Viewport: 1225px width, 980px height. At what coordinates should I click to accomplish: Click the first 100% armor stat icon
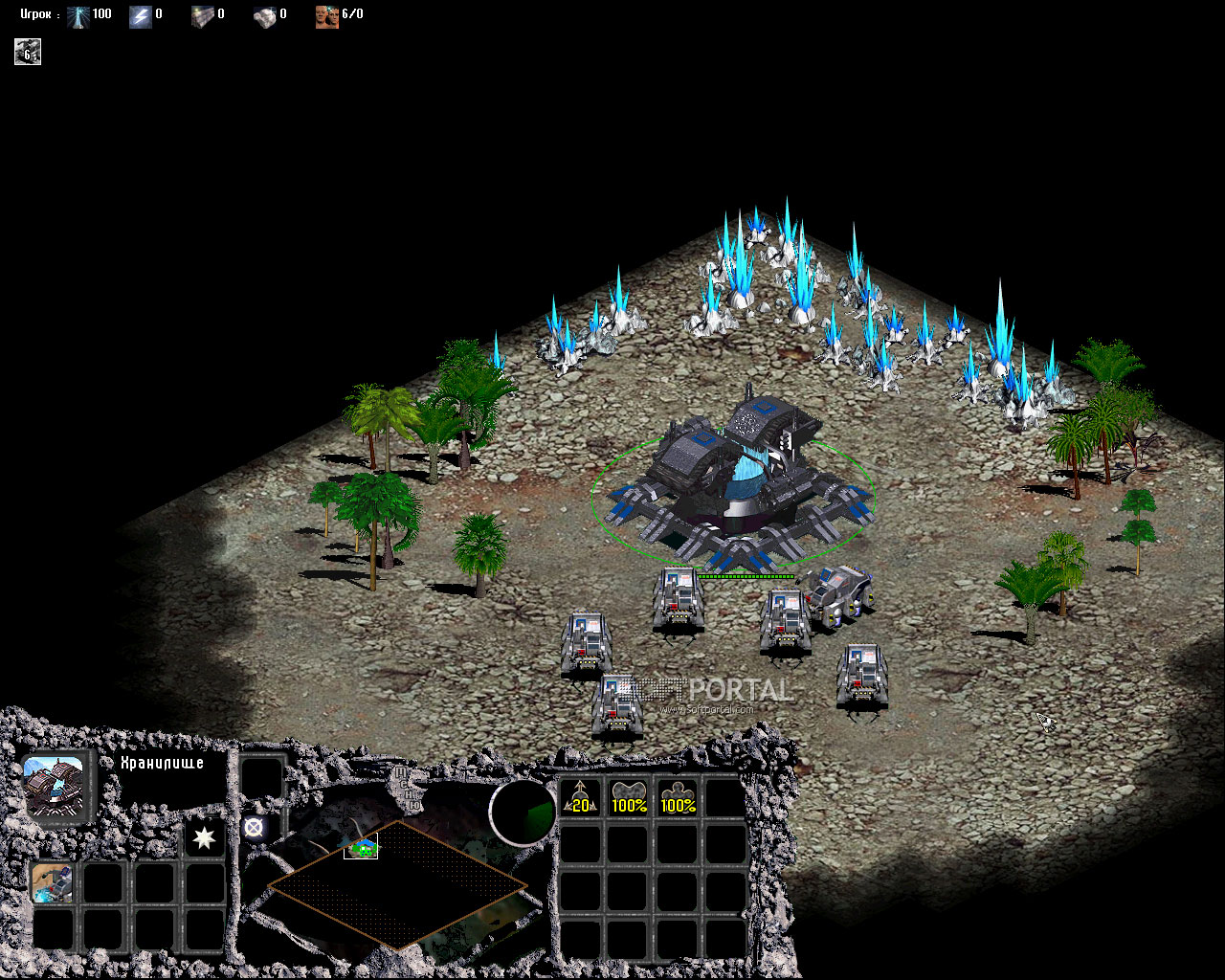(x=629, y=798)
